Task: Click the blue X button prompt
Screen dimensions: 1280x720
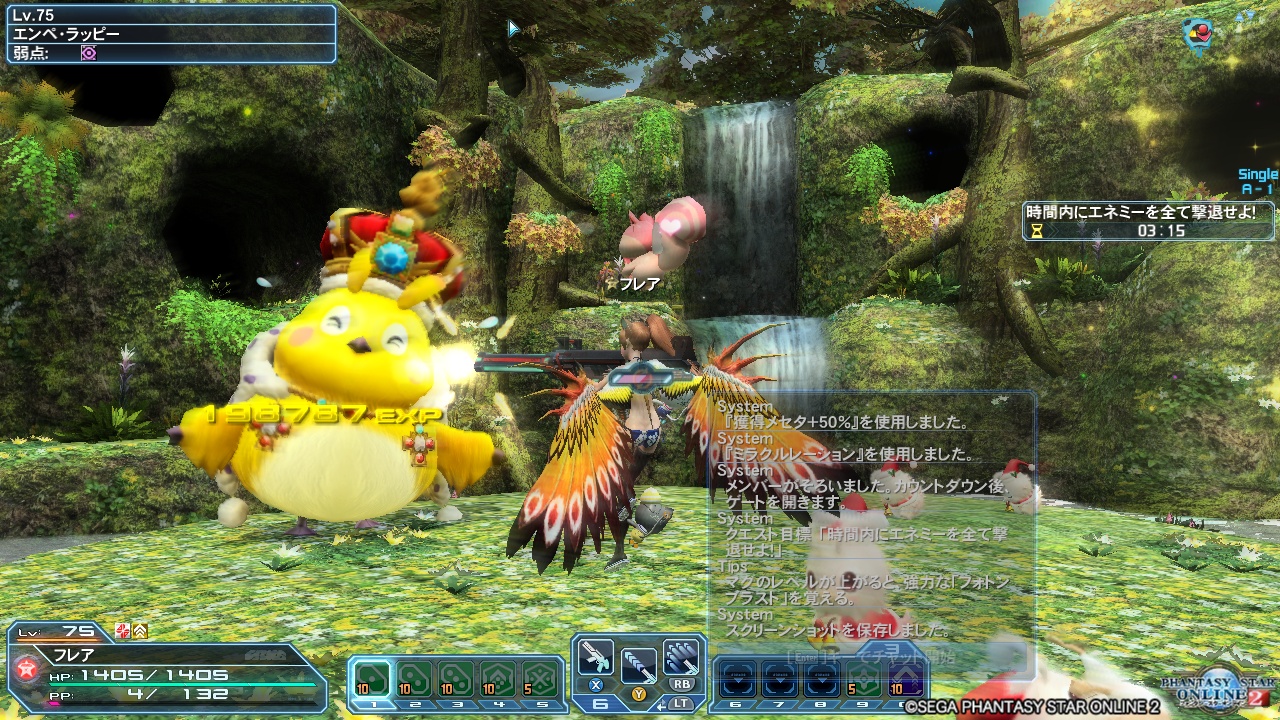Action: point(594,684)
